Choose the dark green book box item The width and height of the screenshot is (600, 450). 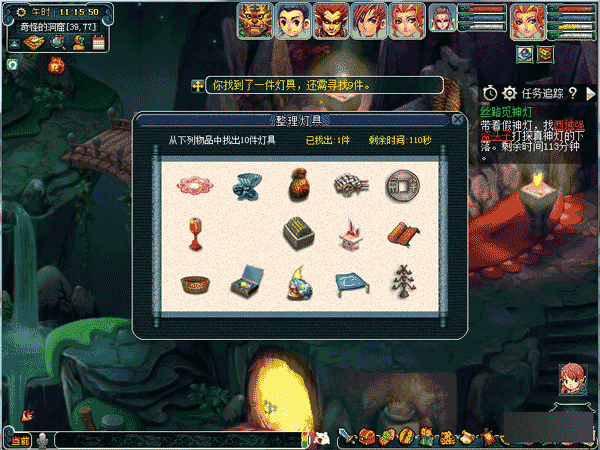click(x=296, y=235)
